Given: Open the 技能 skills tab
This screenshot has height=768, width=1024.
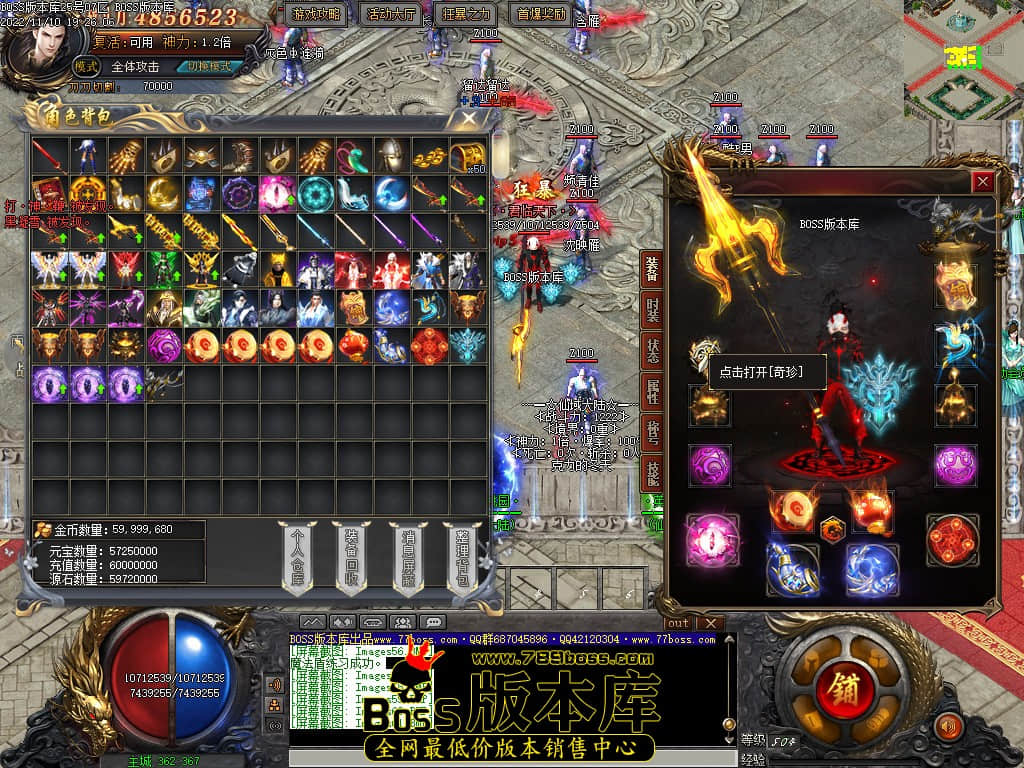Looking at the screenshot, I should (652, 472).
